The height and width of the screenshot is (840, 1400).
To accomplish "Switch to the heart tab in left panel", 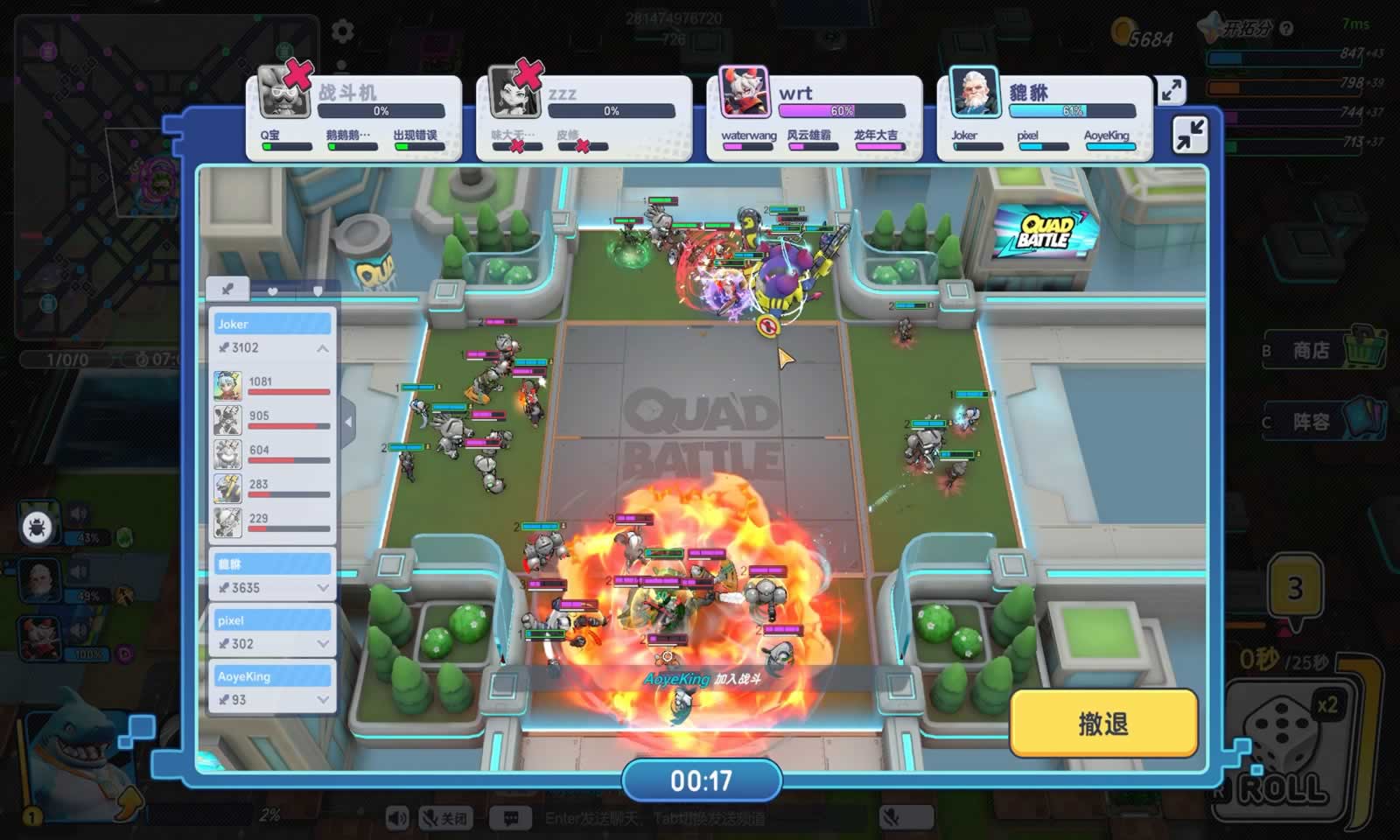I will coord(273,290).
